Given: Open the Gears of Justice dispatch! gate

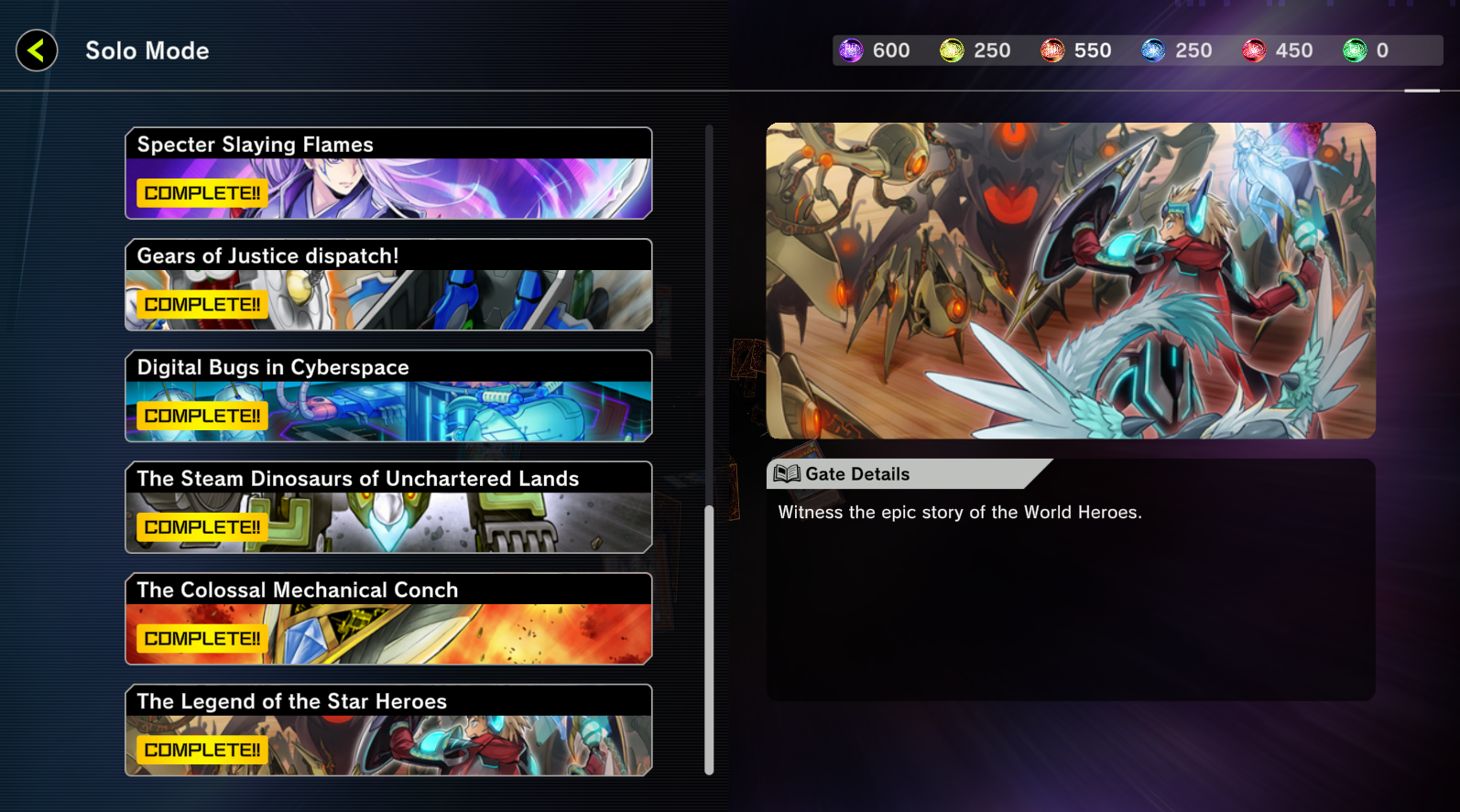Looking at the screenshot, I should pos(388,285).
